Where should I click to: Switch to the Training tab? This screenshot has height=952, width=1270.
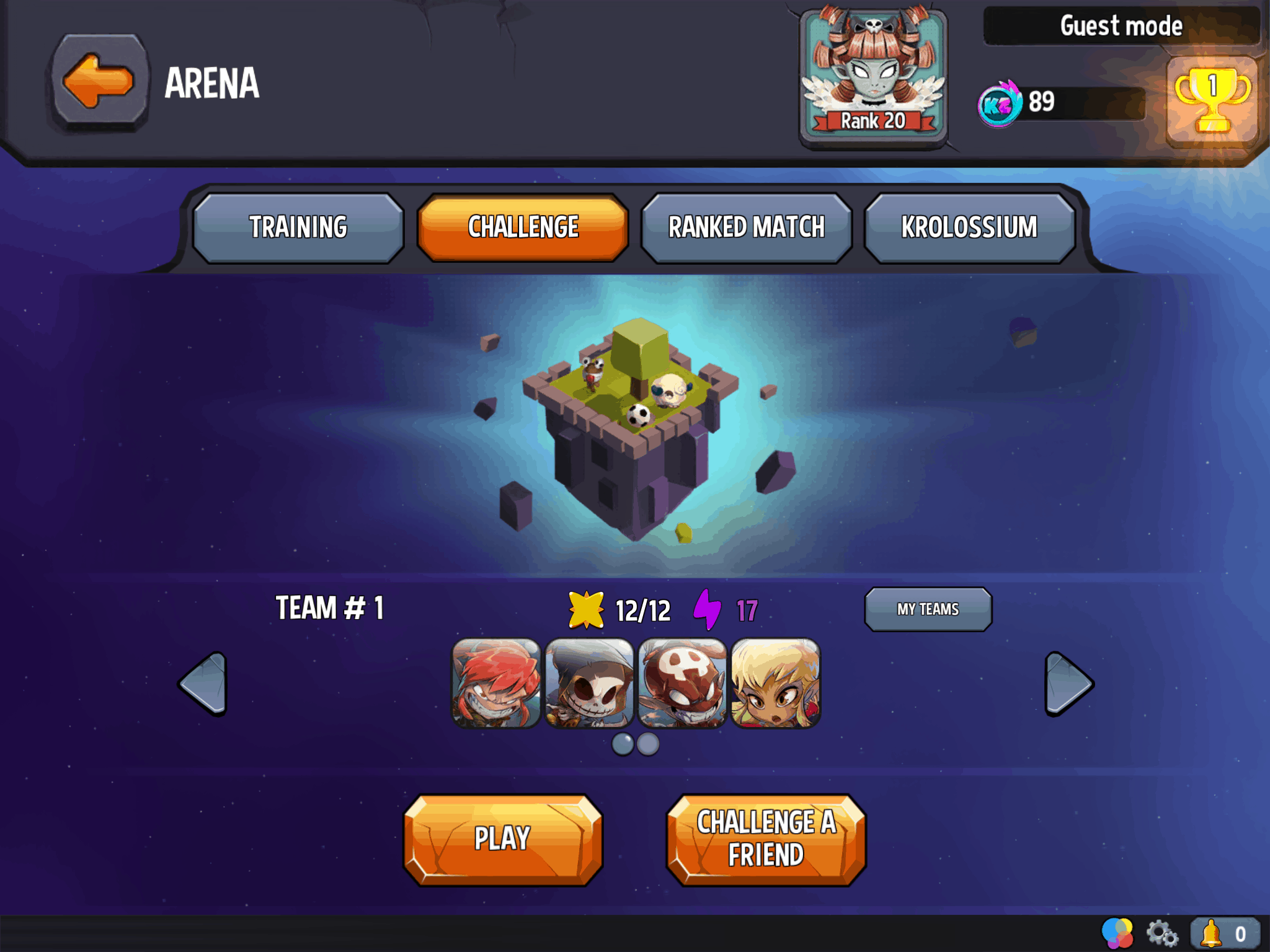click(x=298, y=227)
